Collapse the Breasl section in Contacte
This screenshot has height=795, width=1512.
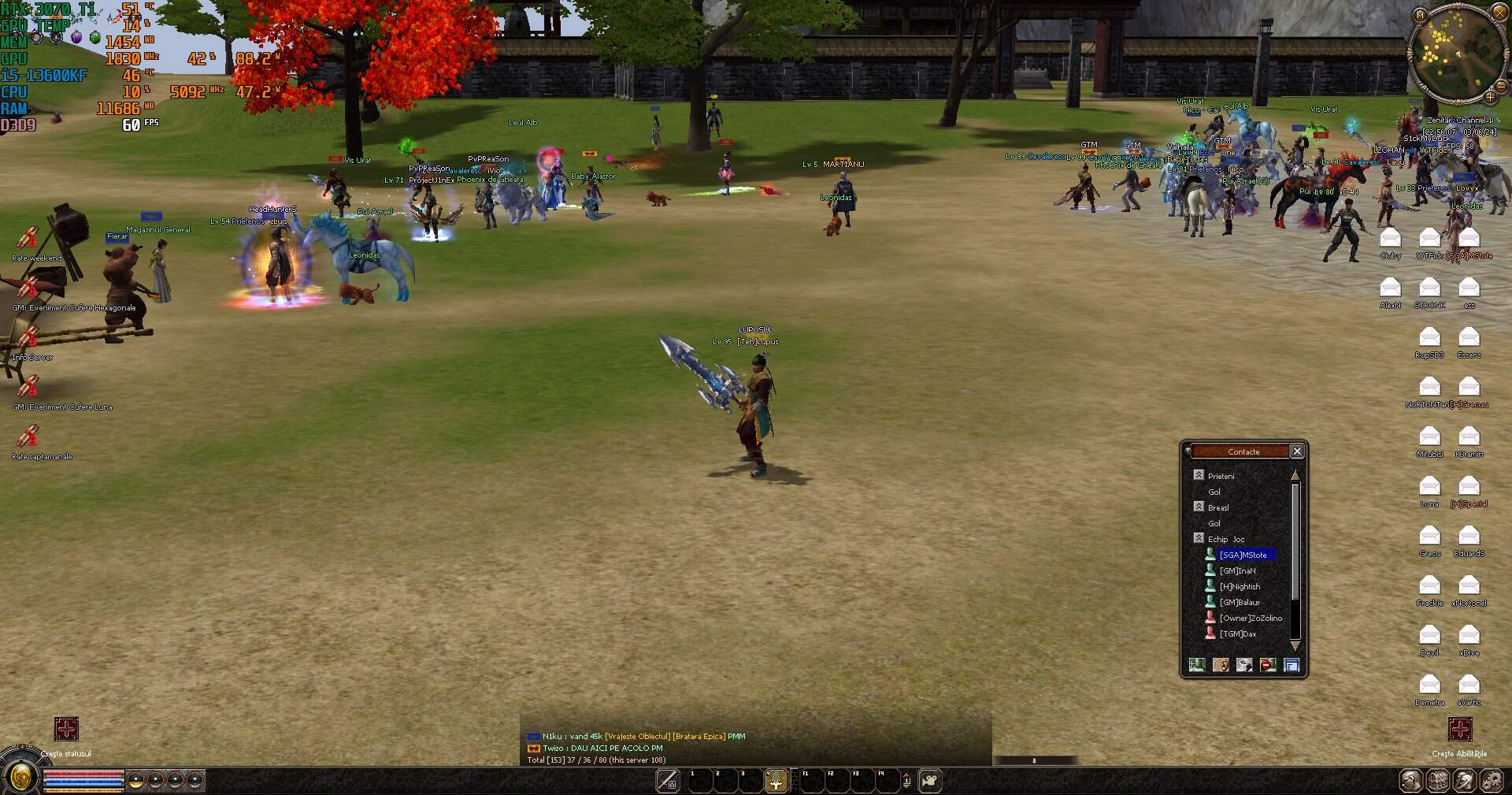(1200, 507)
